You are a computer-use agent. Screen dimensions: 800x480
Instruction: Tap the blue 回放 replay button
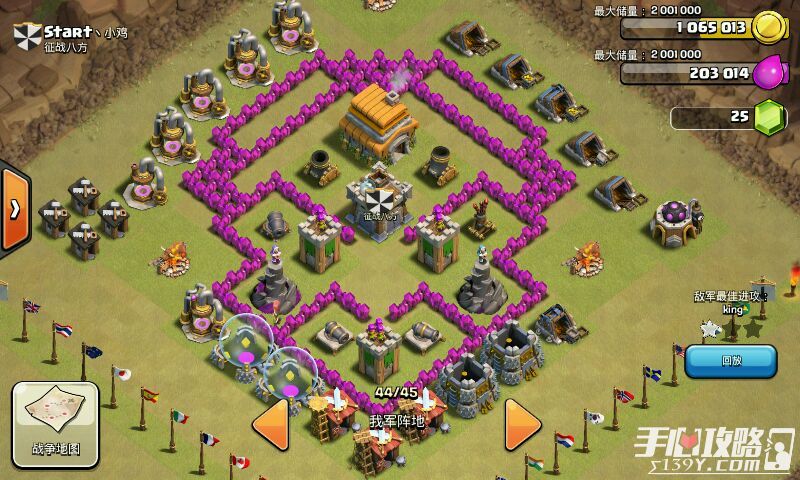[x=730, y=361]
